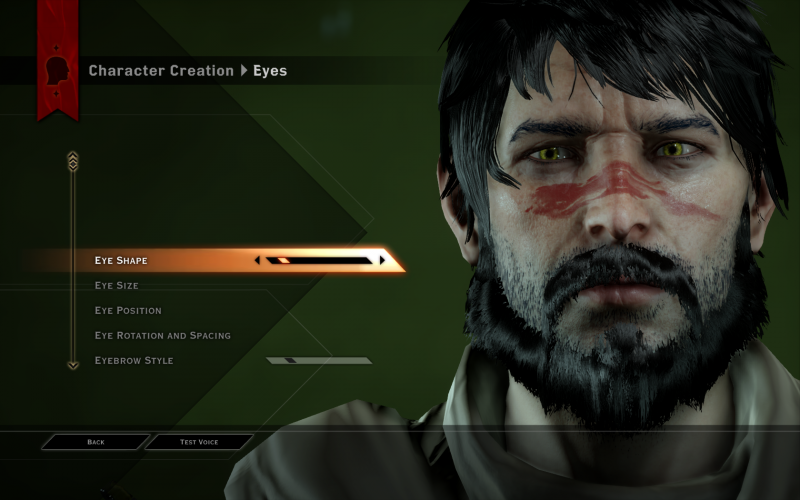Click the scroll-up chevrons above the options list
Viewport: 800px width, 500px height.
[72, 160]
